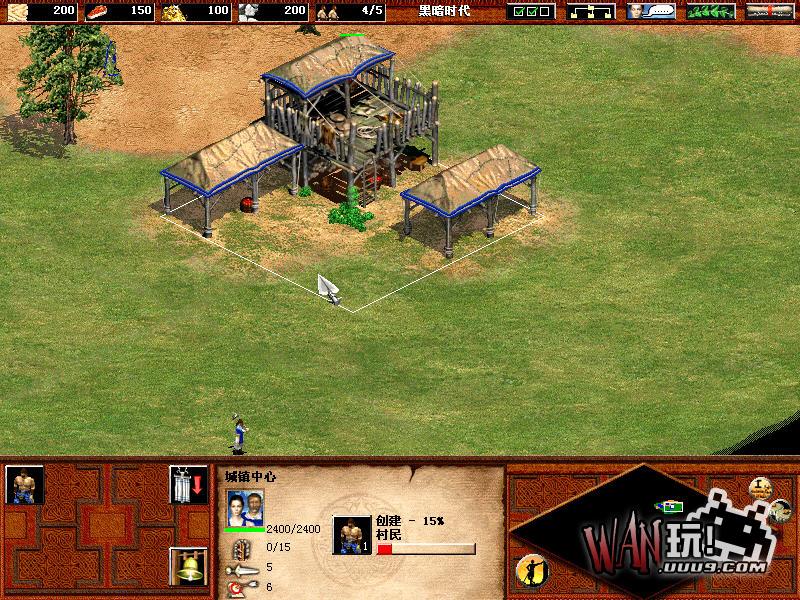Viewport: 800px width, 600px height.
Task: Create a villager from the command panel
Action: [25, 485]
